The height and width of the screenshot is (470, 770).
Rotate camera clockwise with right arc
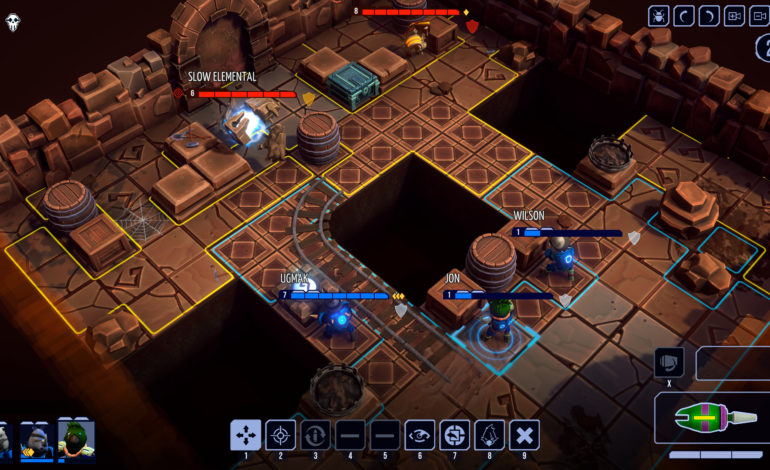coord(709,15)
